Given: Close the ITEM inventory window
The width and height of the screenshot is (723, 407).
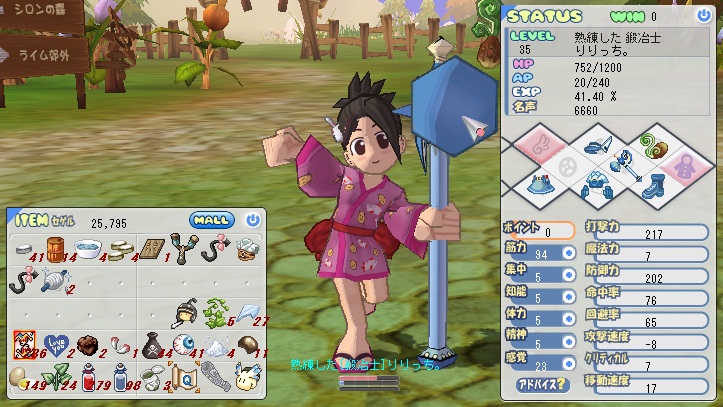Looking at the screenshot, I should pyautogui.click(x=253, y=220).
